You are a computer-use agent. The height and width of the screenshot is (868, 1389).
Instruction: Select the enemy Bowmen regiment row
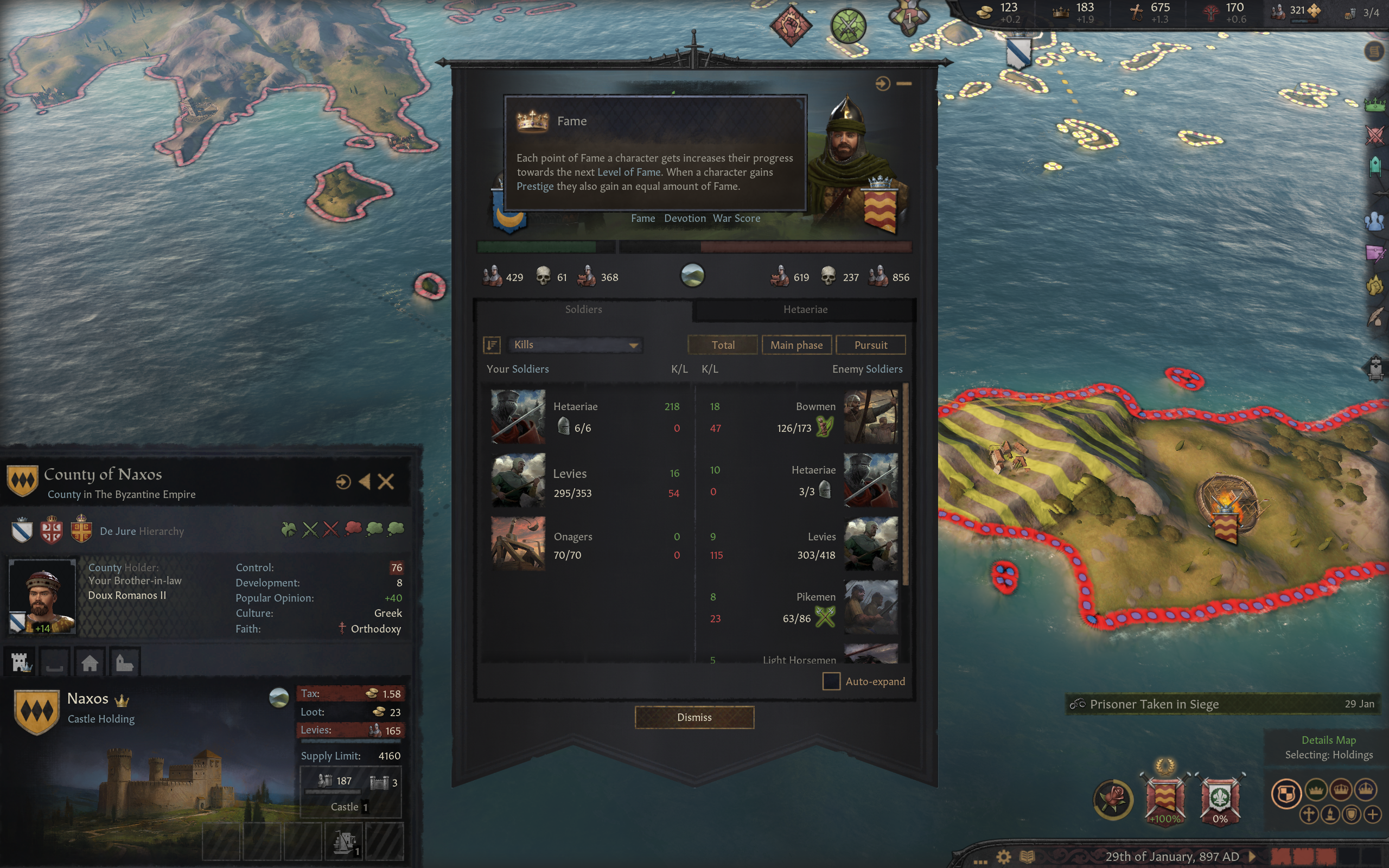click(804, 417)
